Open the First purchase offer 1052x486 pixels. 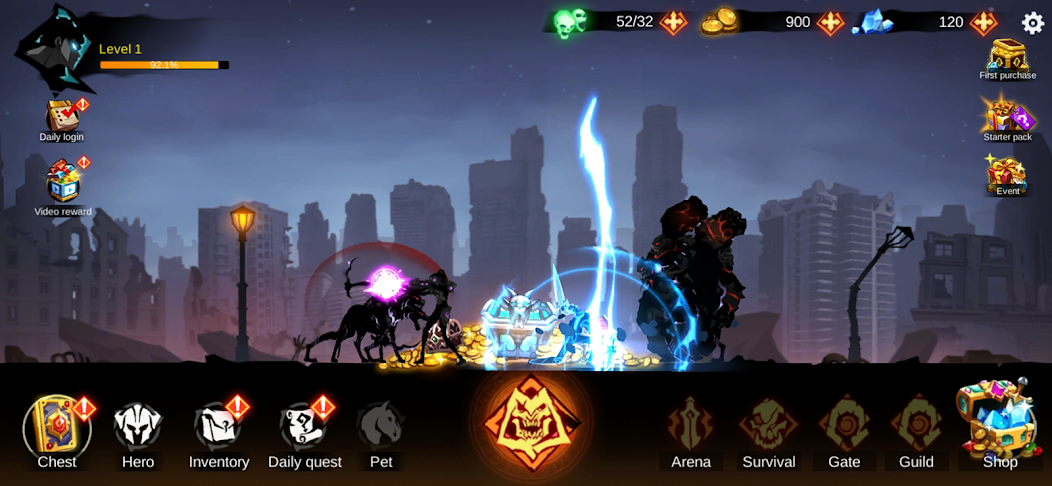tap(1007, 58)
